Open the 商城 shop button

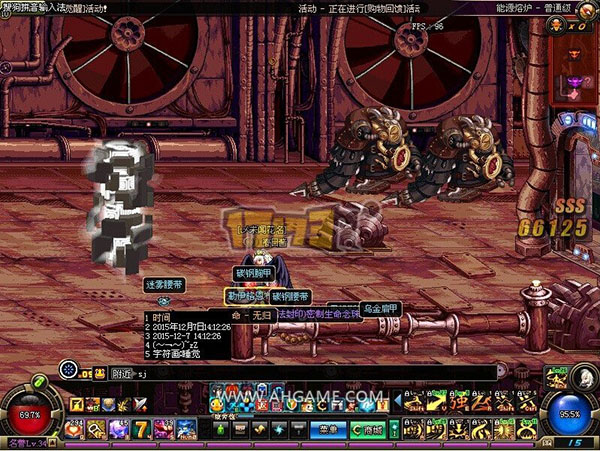coord(366,429)
